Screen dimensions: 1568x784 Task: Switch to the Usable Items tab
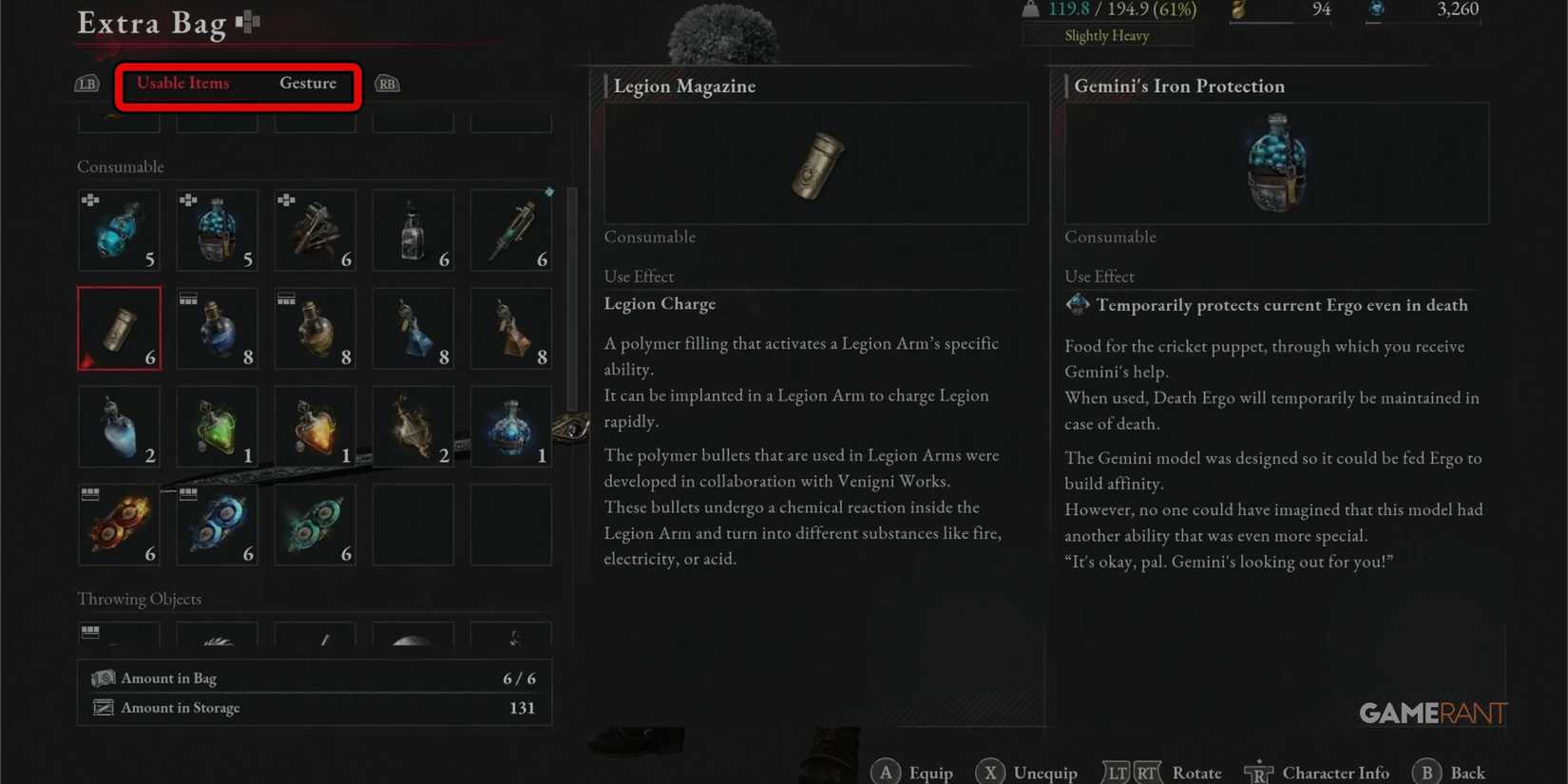(182, 83)
